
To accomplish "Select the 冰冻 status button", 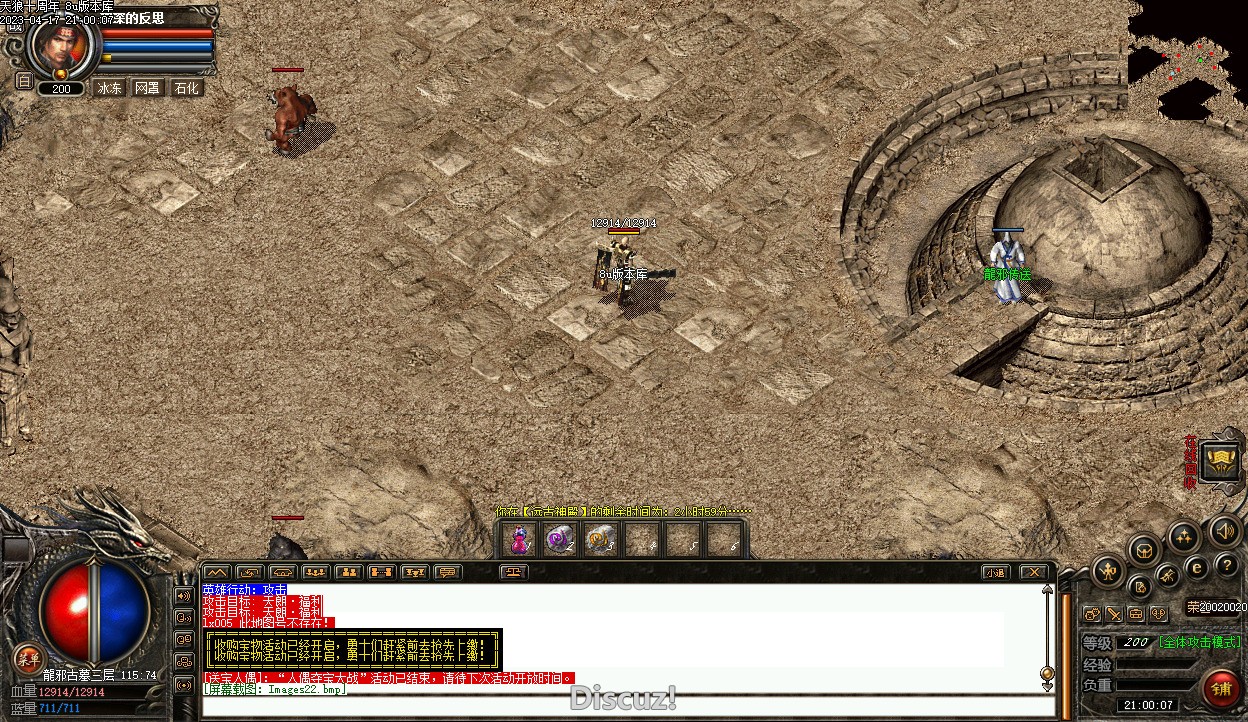I will click(x=109, y=88).
